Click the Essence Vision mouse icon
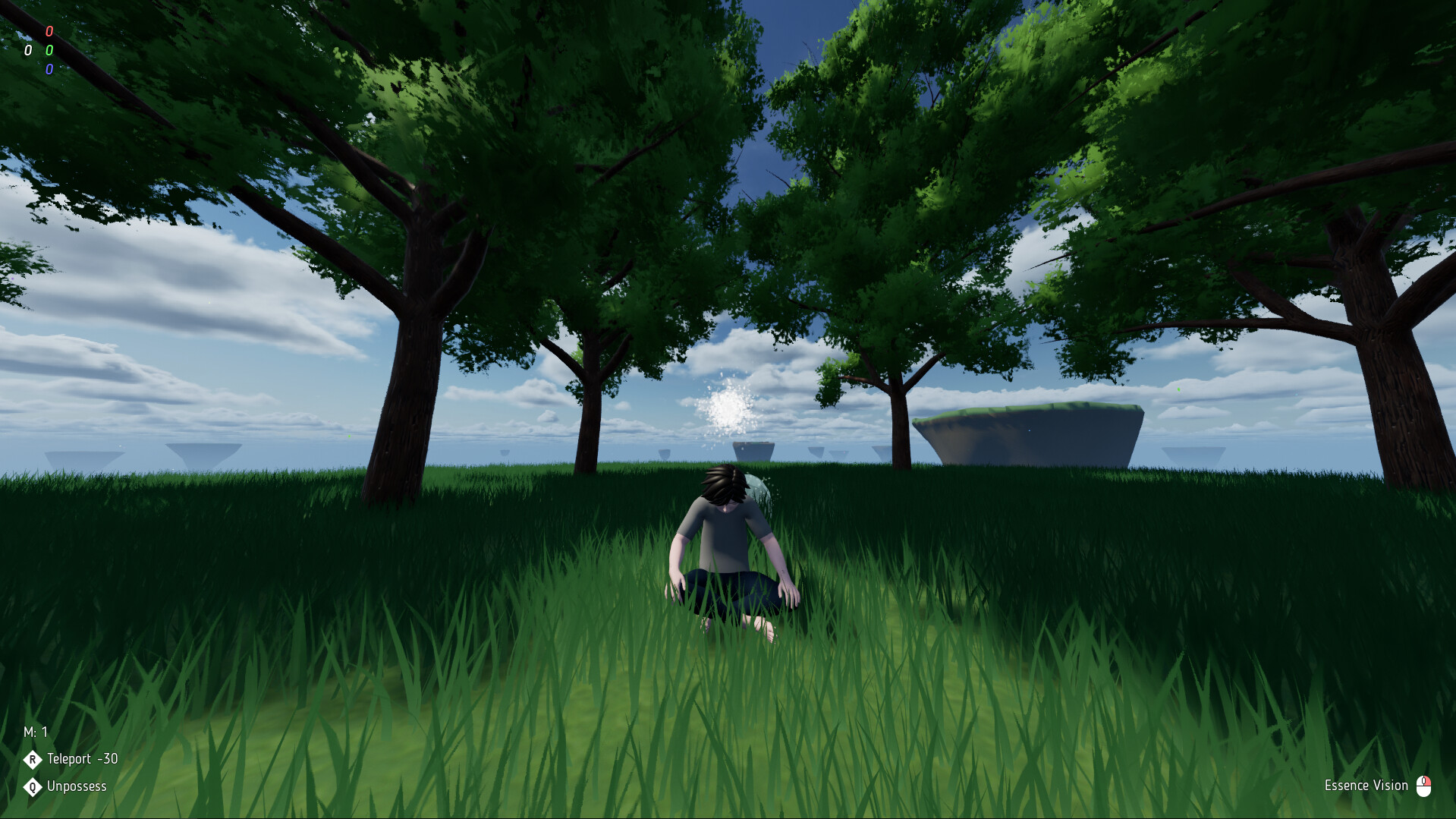The height and width of the screenshot is (819, 1456). click(1424, 786)
